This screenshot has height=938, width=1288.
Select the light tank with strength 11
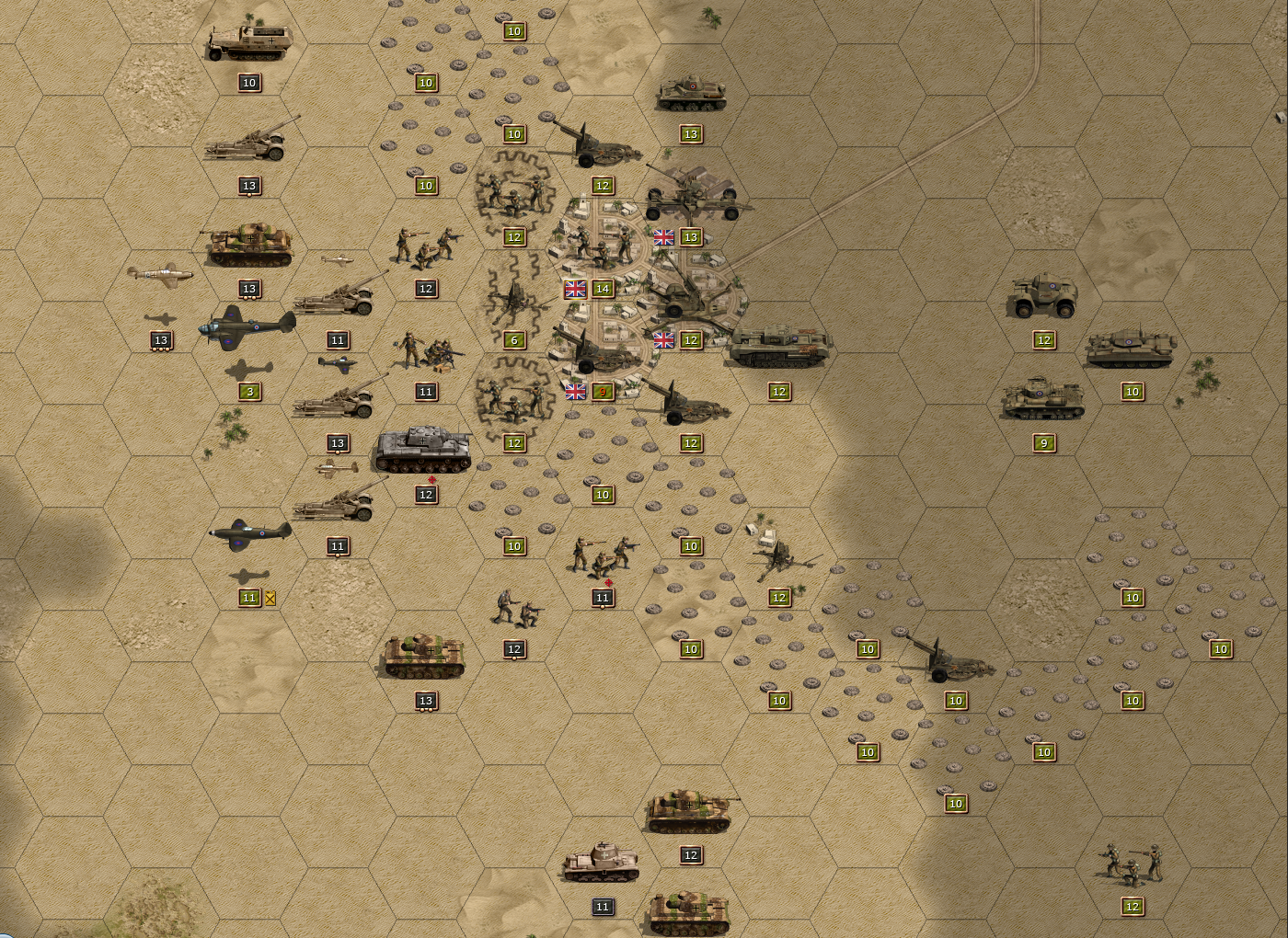[602, 864]
